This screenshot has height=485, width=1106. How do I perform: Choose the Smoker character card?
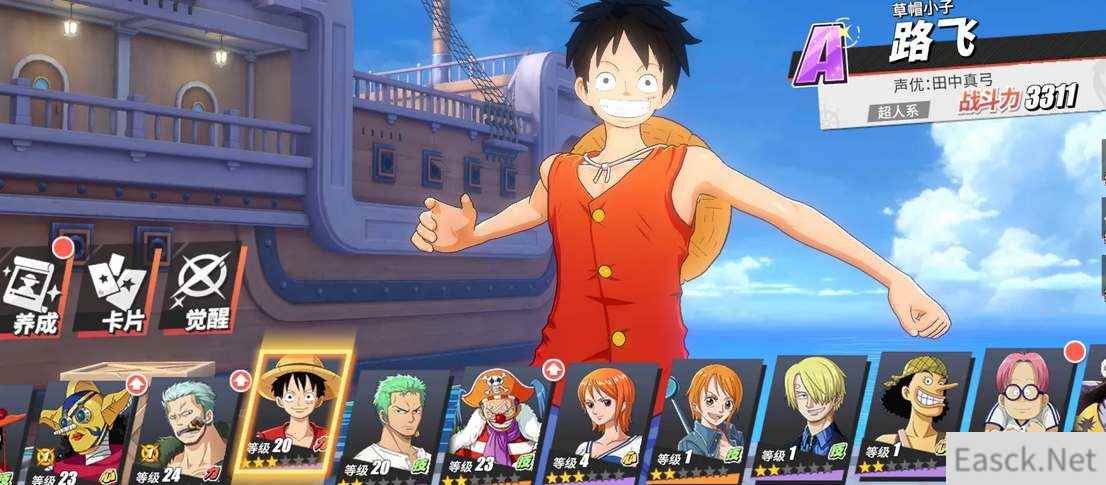click(x=190, y=425)
